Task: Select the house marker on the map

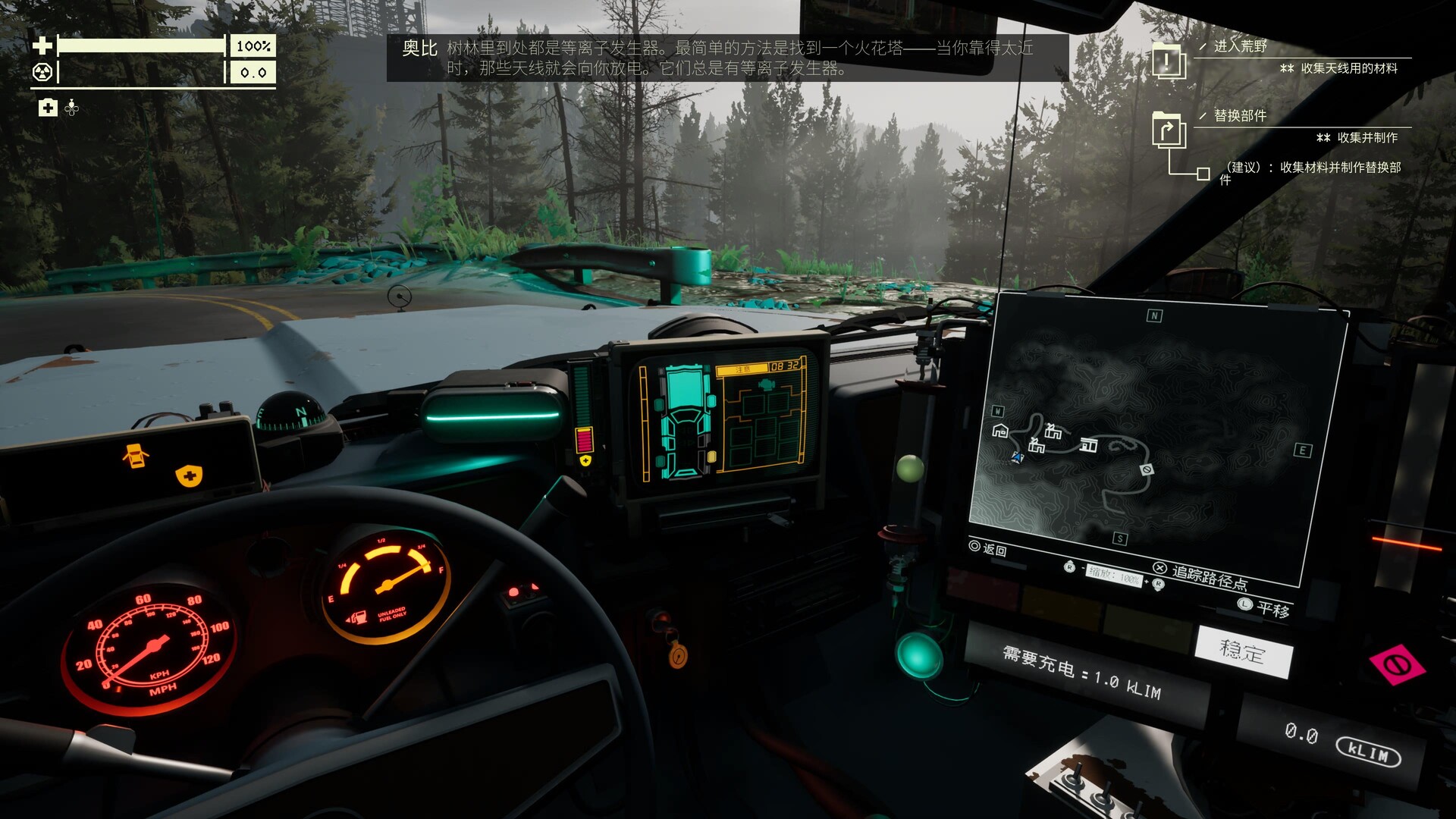Action: (1000, 431)
